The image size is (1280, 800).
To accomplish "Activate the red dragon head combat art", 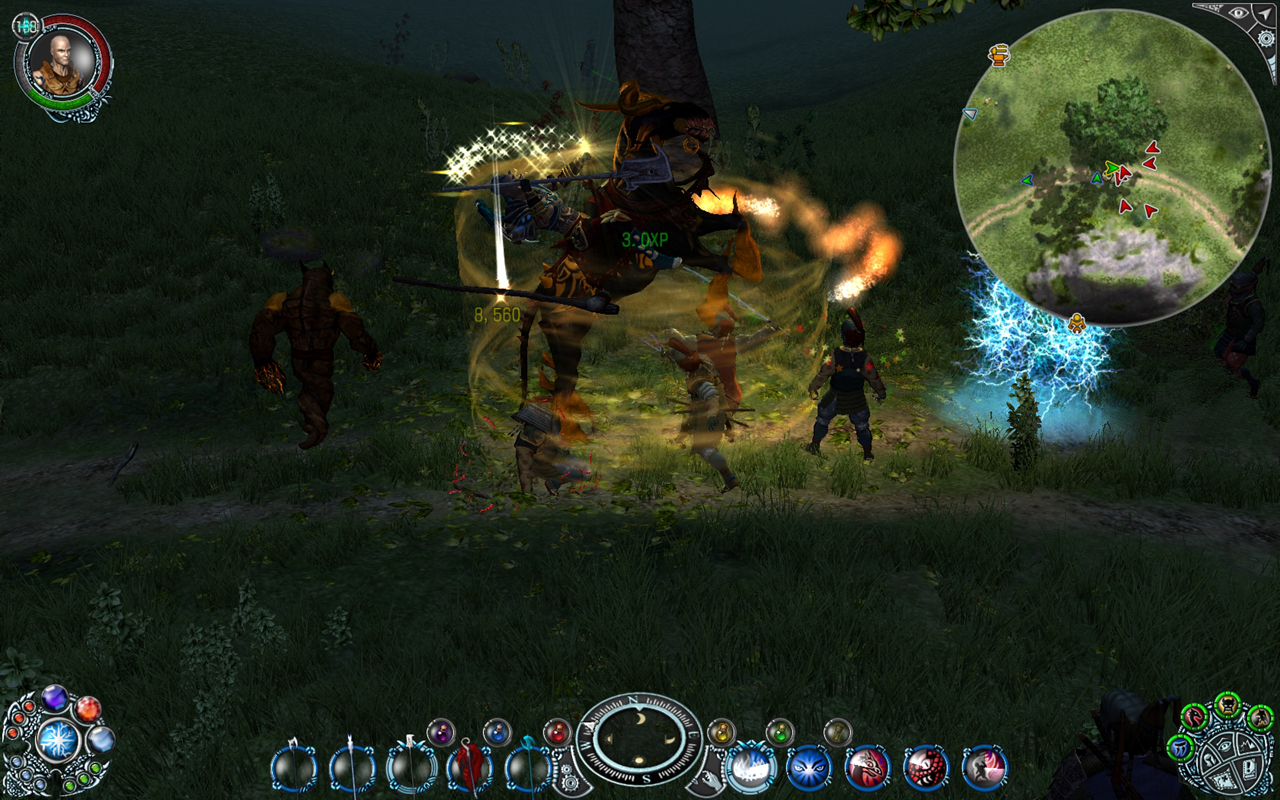I will [x=867, y=768].
